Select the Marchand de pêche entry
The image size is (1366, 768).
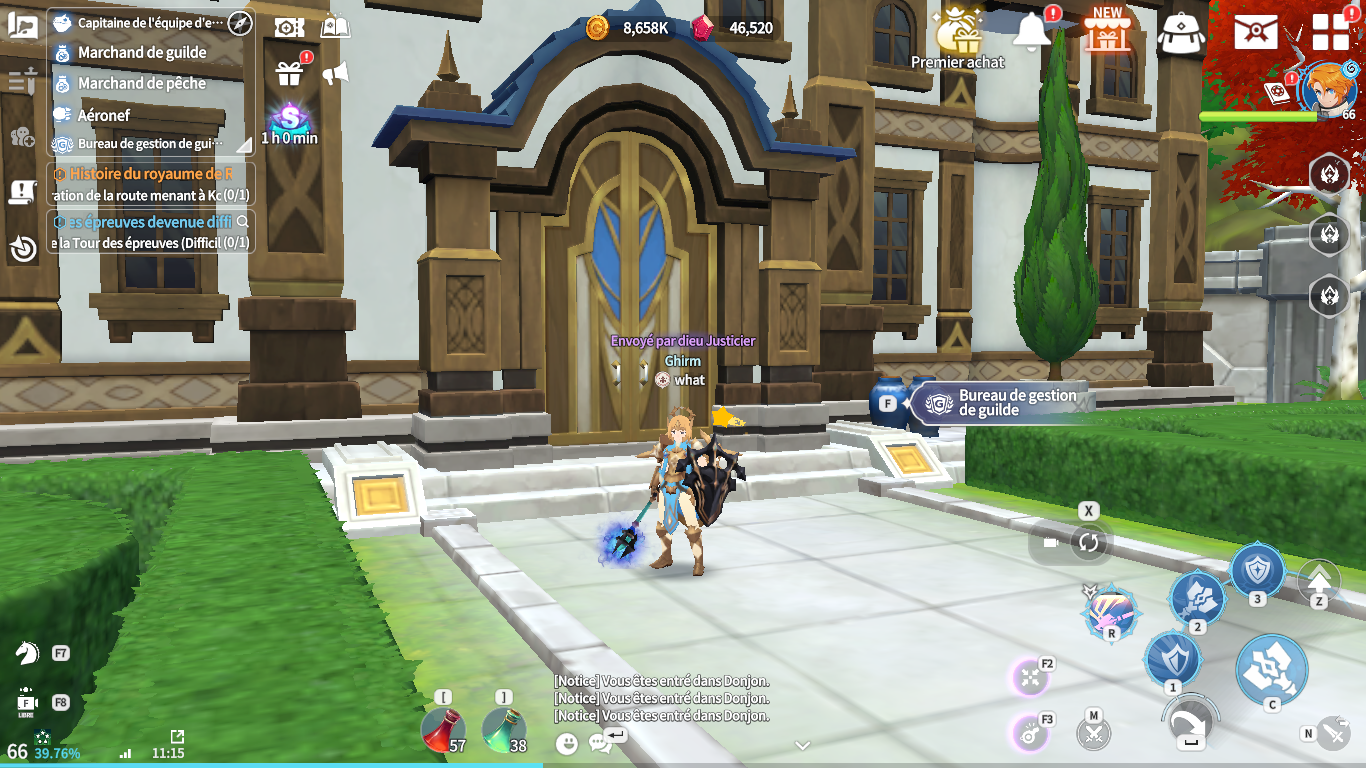142,84
